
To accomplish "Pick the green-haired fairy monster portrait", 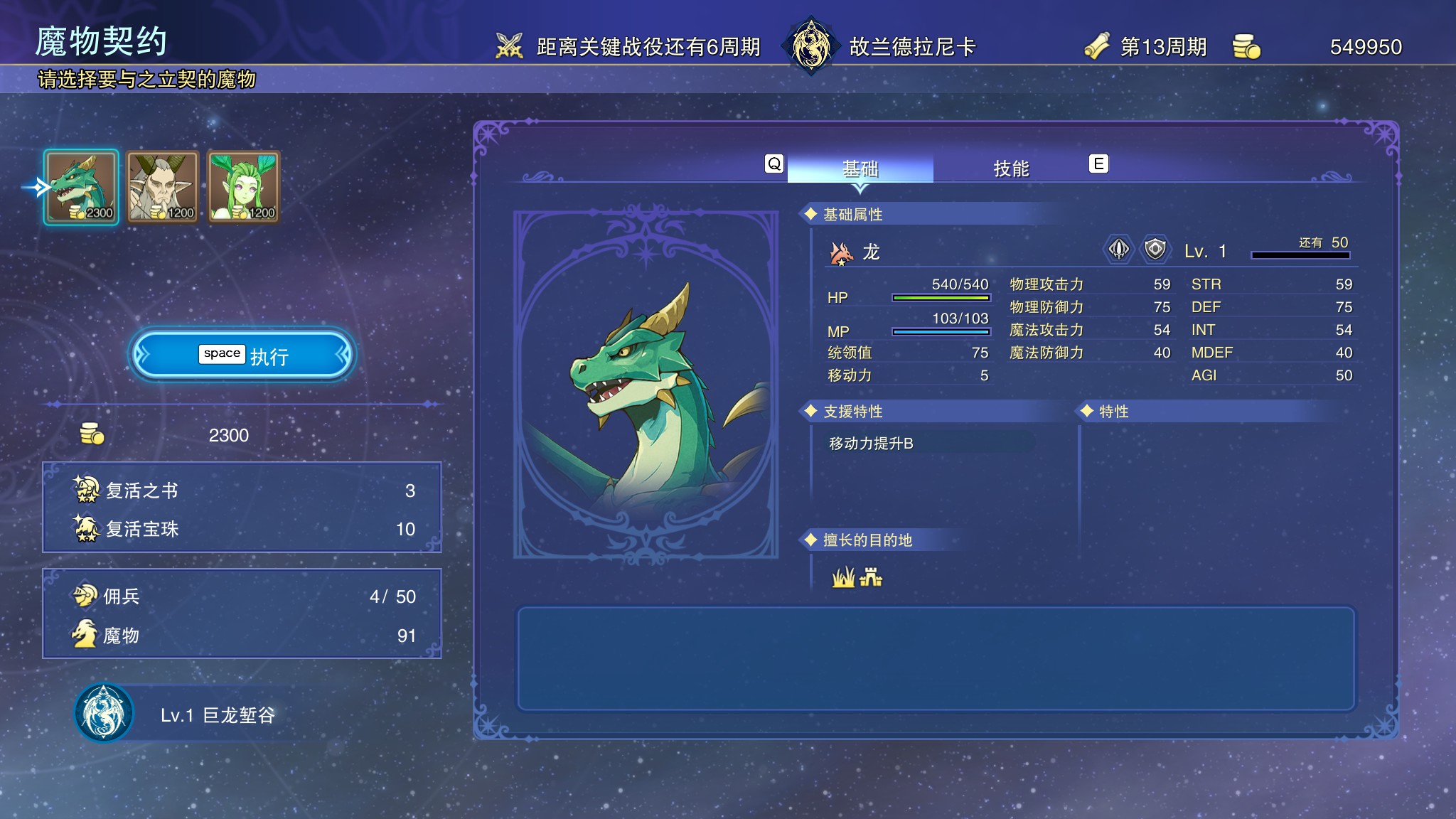I will tap(244, 187).
